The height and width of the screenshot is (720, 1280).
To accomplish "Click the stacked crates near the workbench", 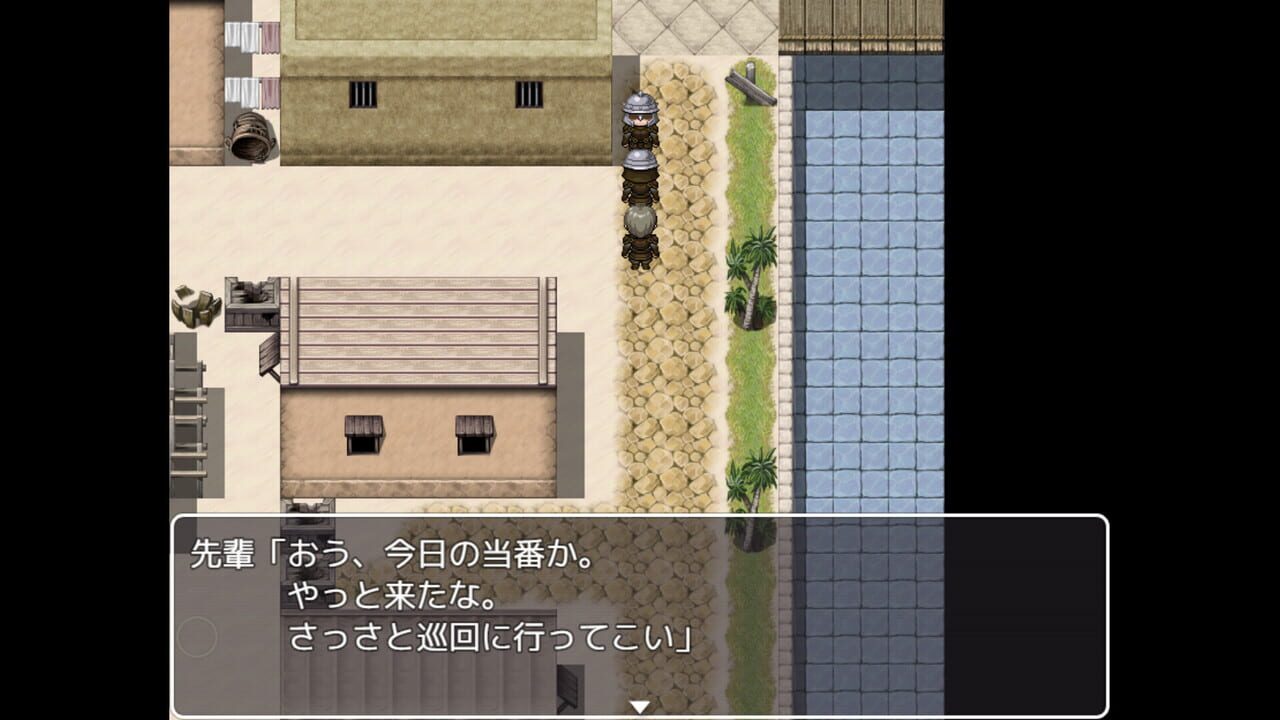I will (195, 305).
